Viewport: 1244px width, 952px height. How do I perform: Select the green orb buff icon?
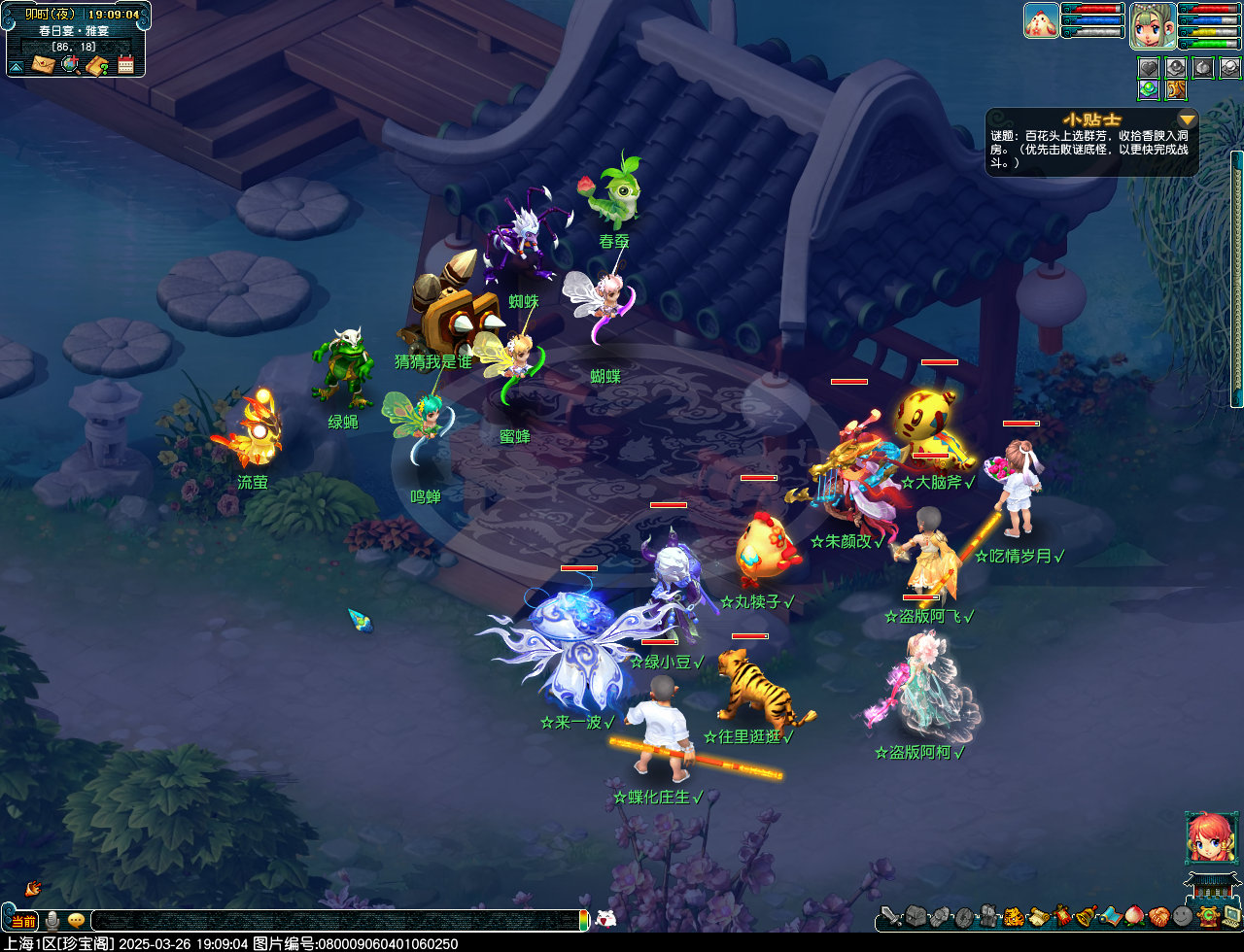pyautogui.click(x=1149, y=89)
